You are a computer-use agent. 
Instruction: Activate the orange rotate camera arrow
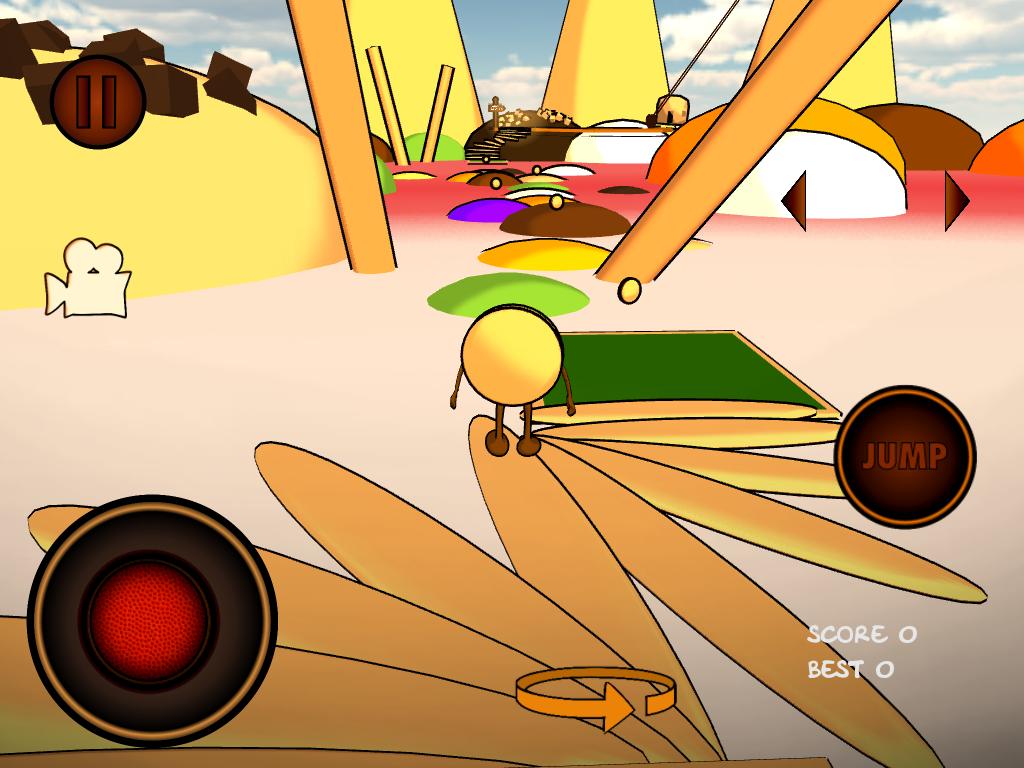(x=596, y=698)
